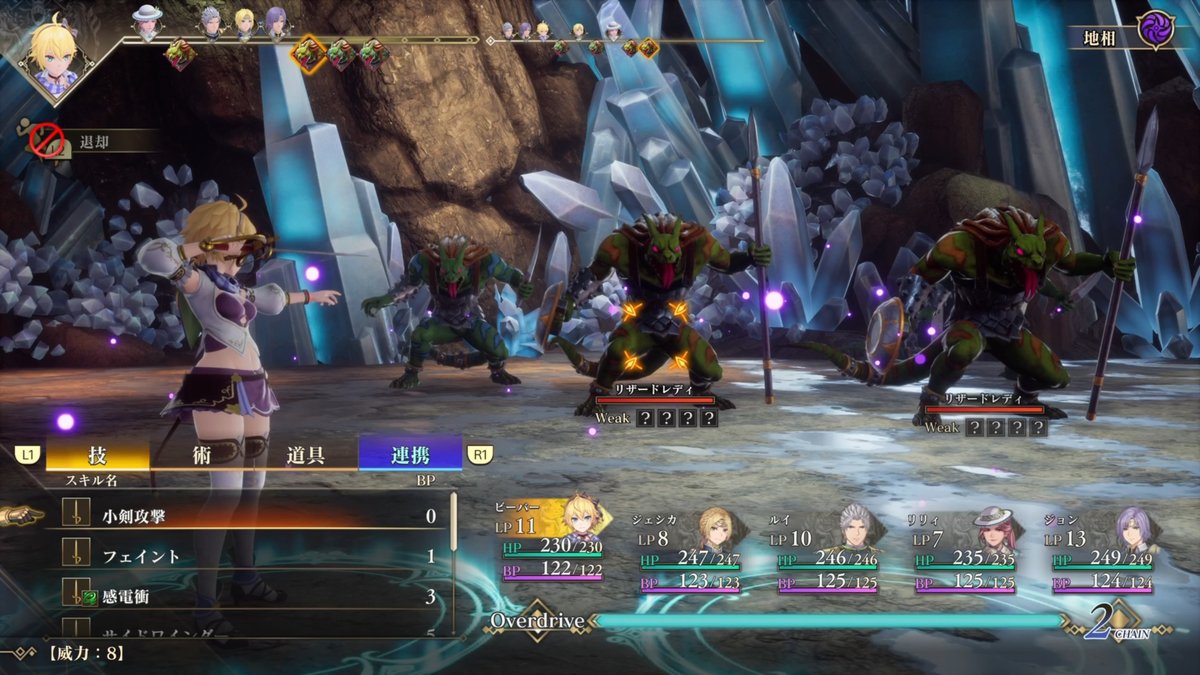Click ジェシカ's party status panel
This screenshot has height=675, width=1200.
(690, 552)
